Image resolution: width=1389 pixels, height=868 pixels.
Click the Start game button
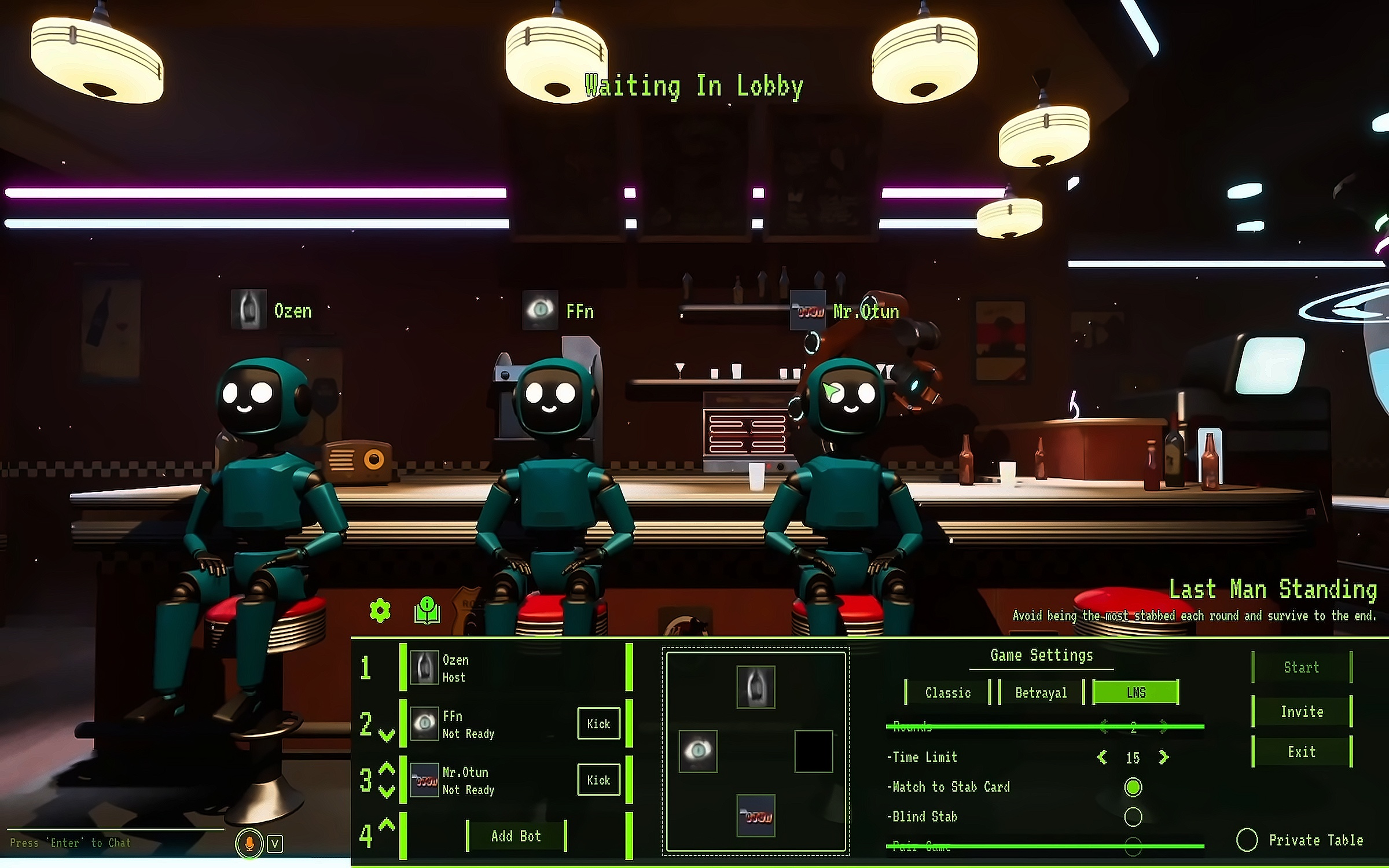1301,667
